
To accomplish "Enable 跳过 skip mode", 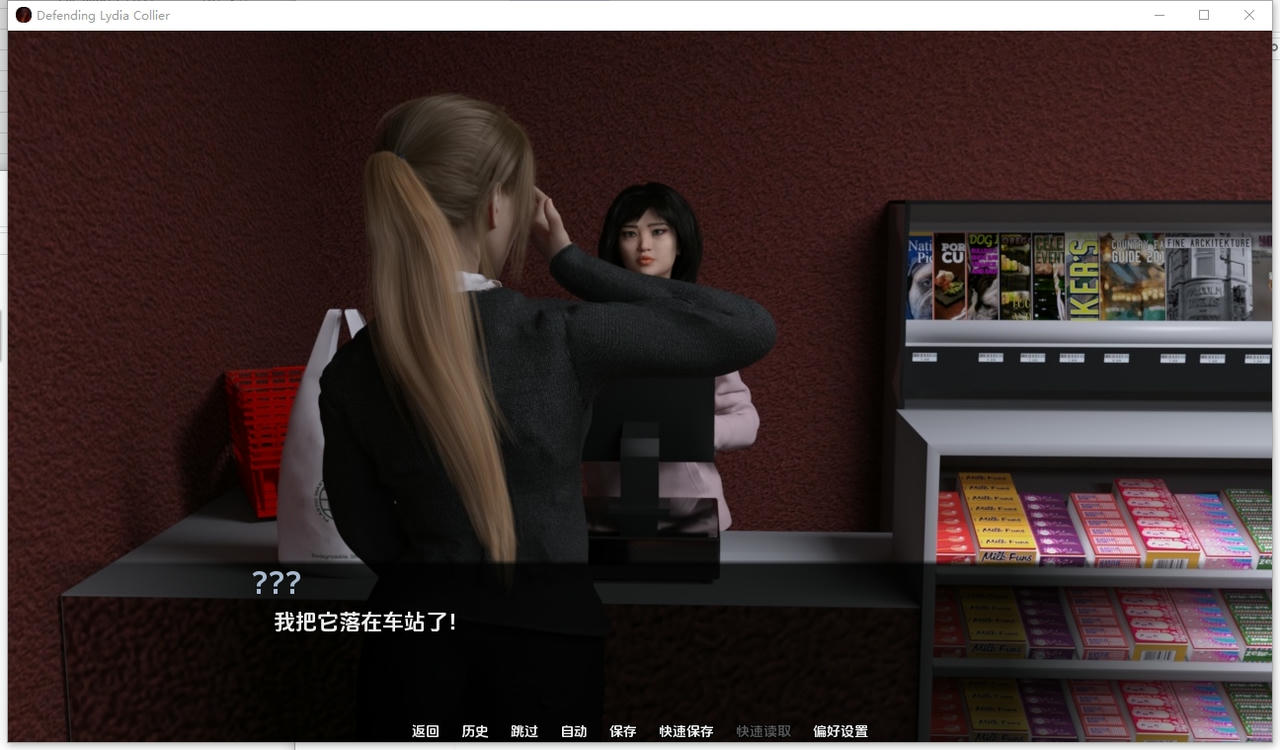I will (524, 731).
